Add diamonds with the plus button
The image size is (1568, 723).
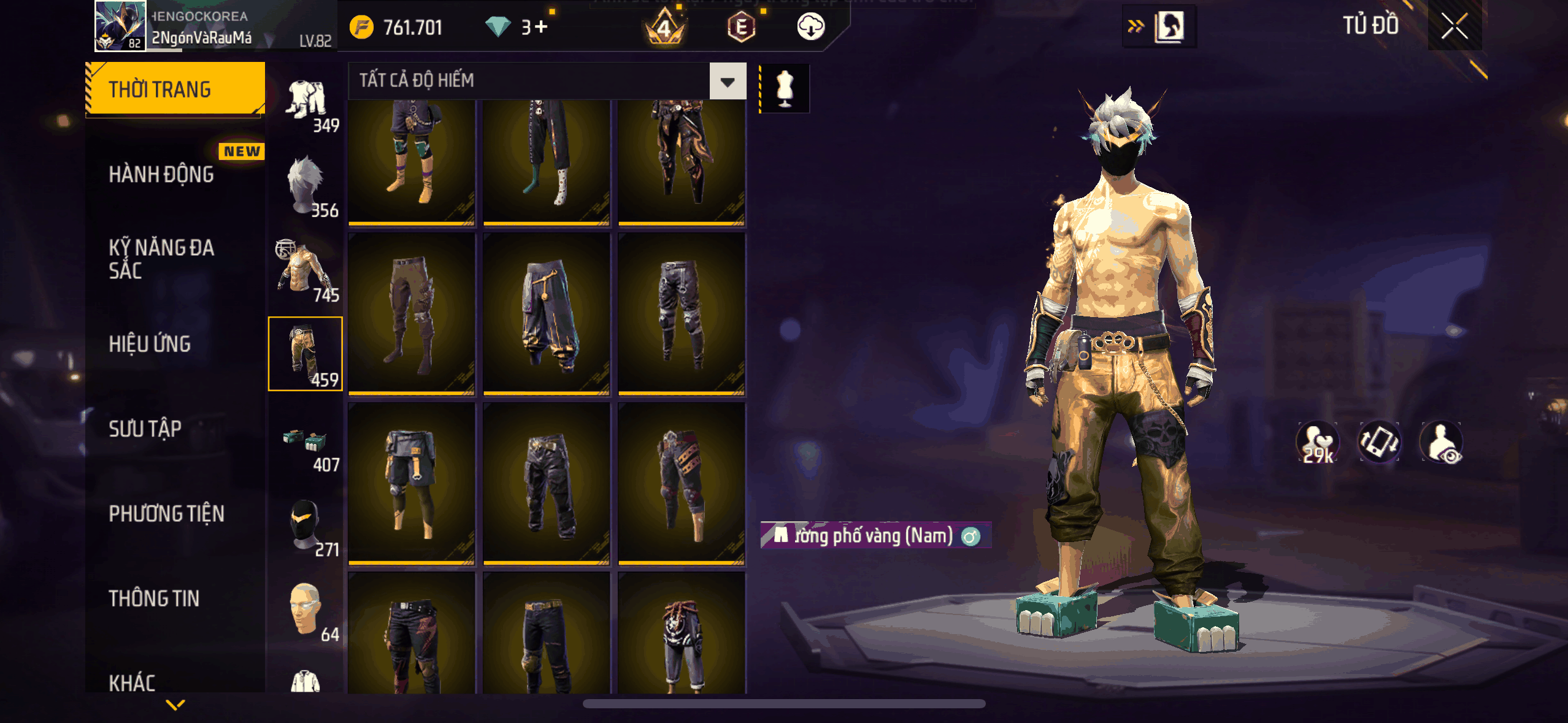pos(540,27)
